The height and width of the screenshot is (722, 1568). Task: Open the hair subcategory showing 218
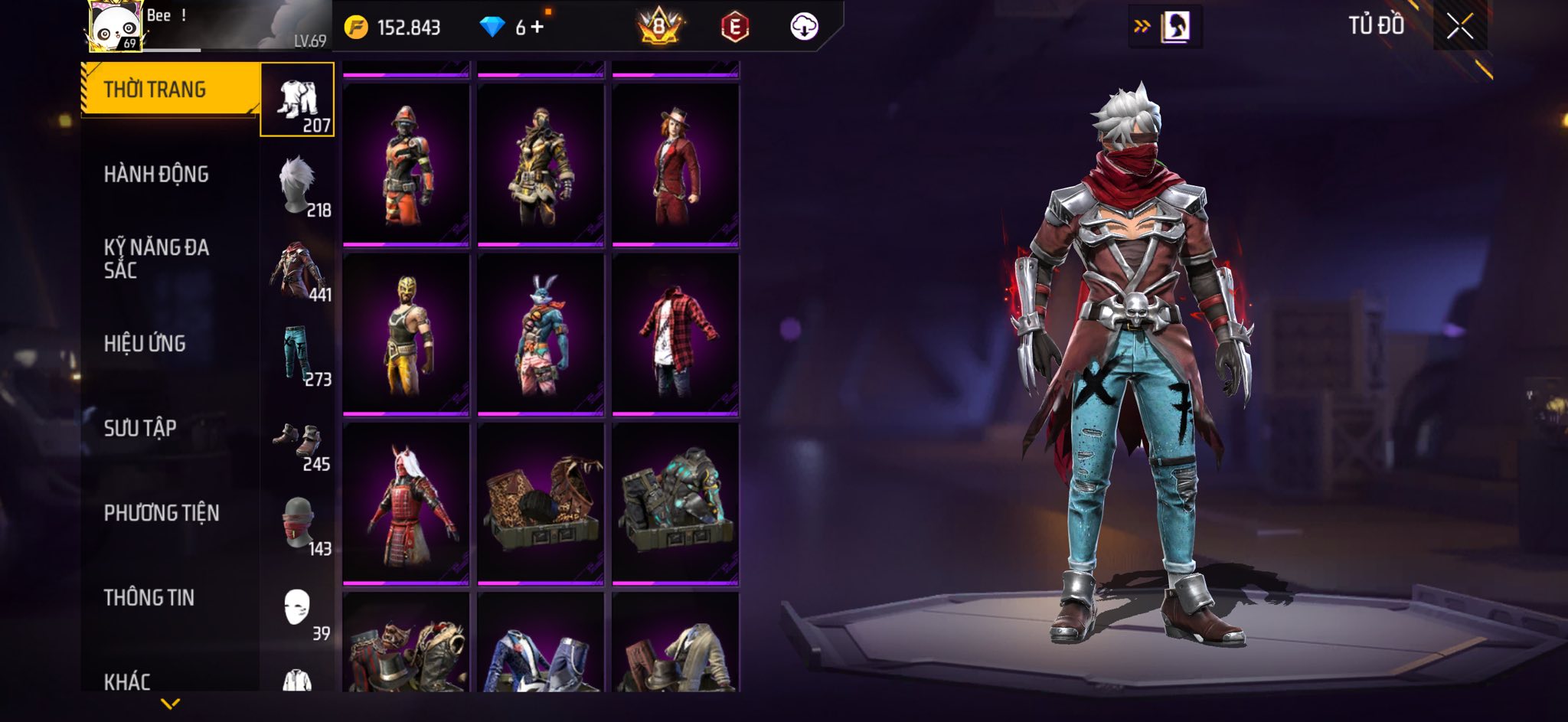298,185
